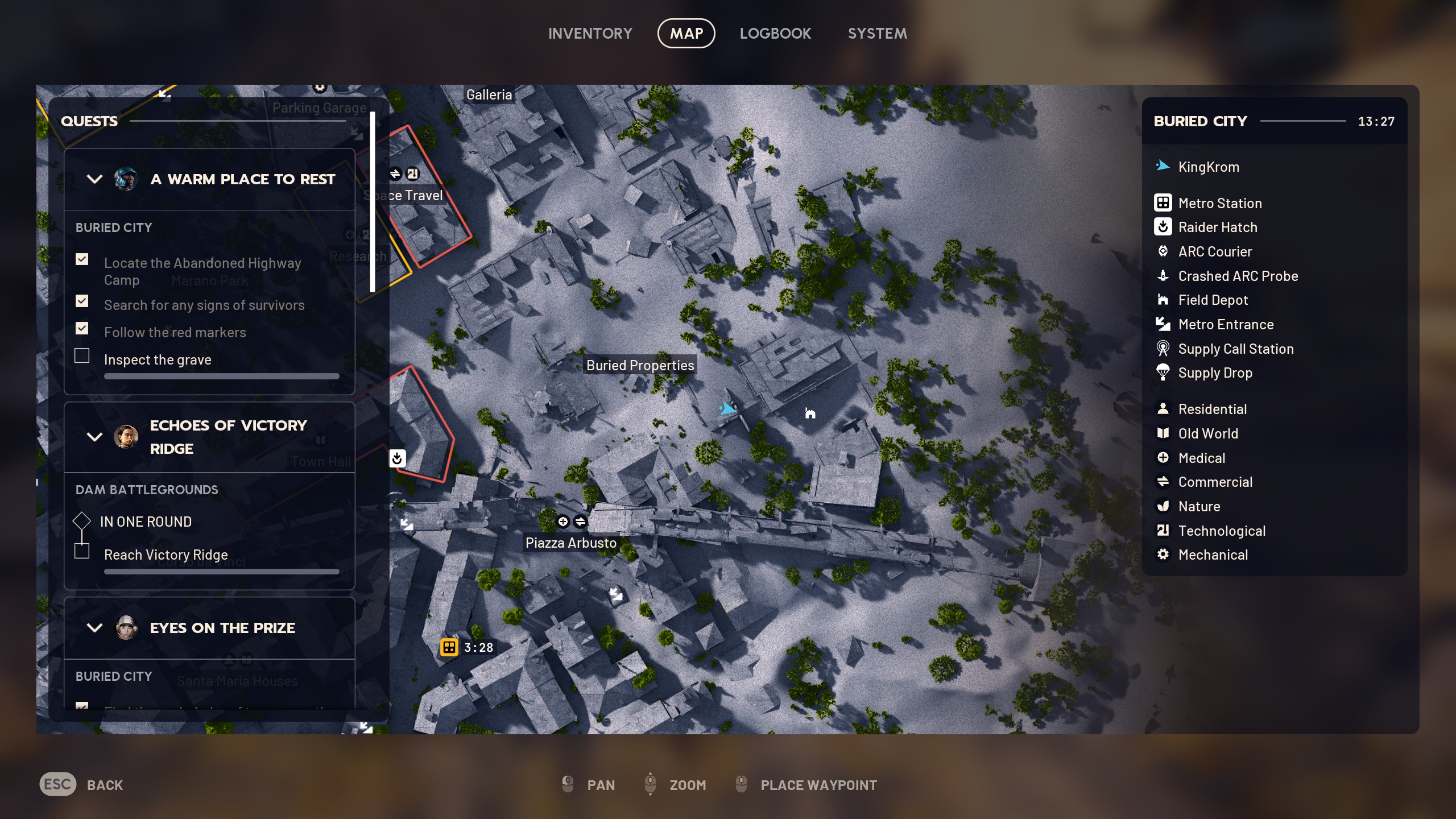Collapse the Echoes of Victory Ridge quest
Image resolution: width=1456 pixels, height=819 pixels.
click(94, 437)
